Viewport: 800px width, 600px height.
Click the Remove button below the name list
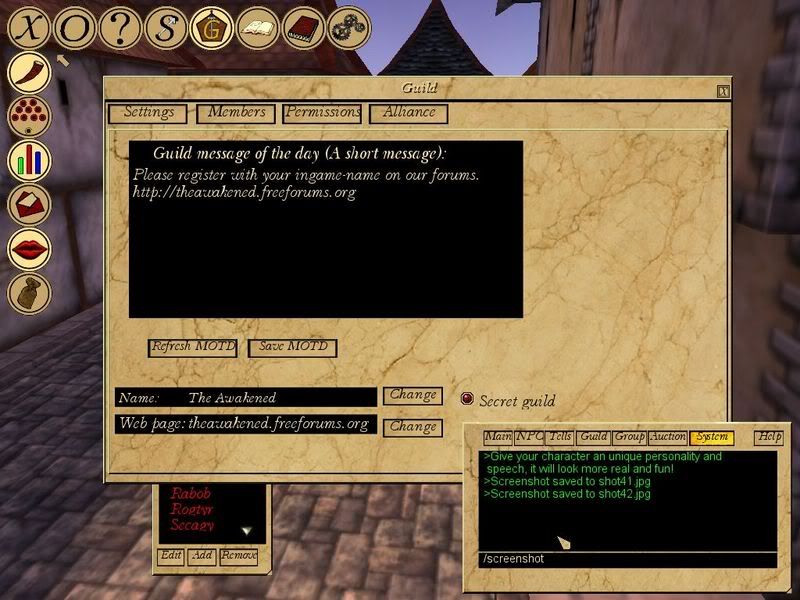[239, 556]
